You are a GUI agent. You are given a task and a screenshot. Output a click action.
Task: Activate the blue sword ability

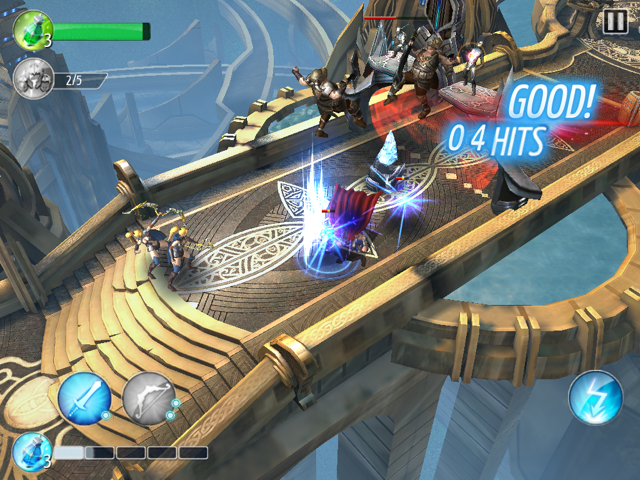pyautogui.click(x=84, y=400)
